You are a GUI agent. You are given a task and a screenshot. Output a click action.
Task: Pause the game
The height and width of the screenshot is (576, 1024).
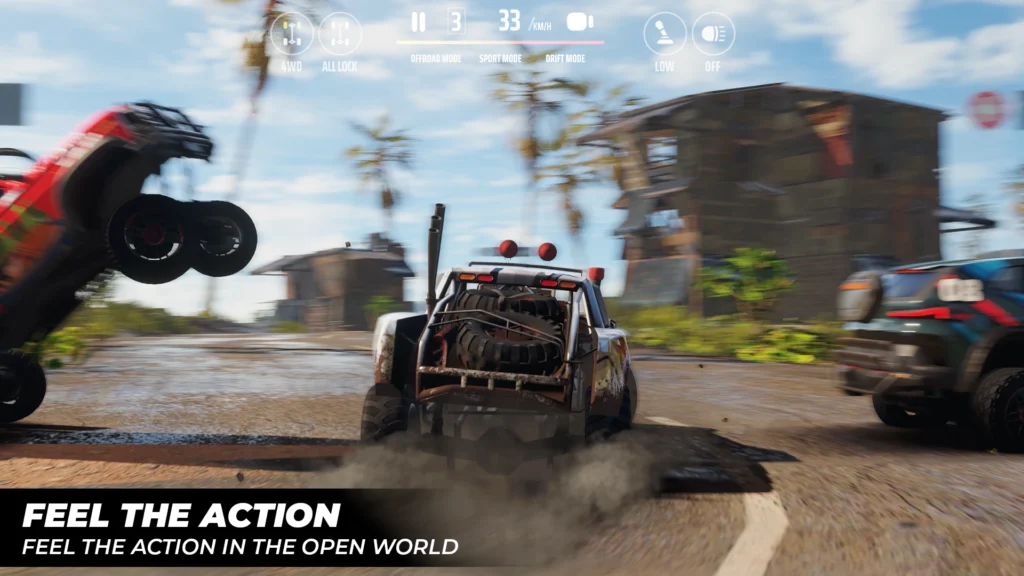pyautogui.click(x=418, y=22)
